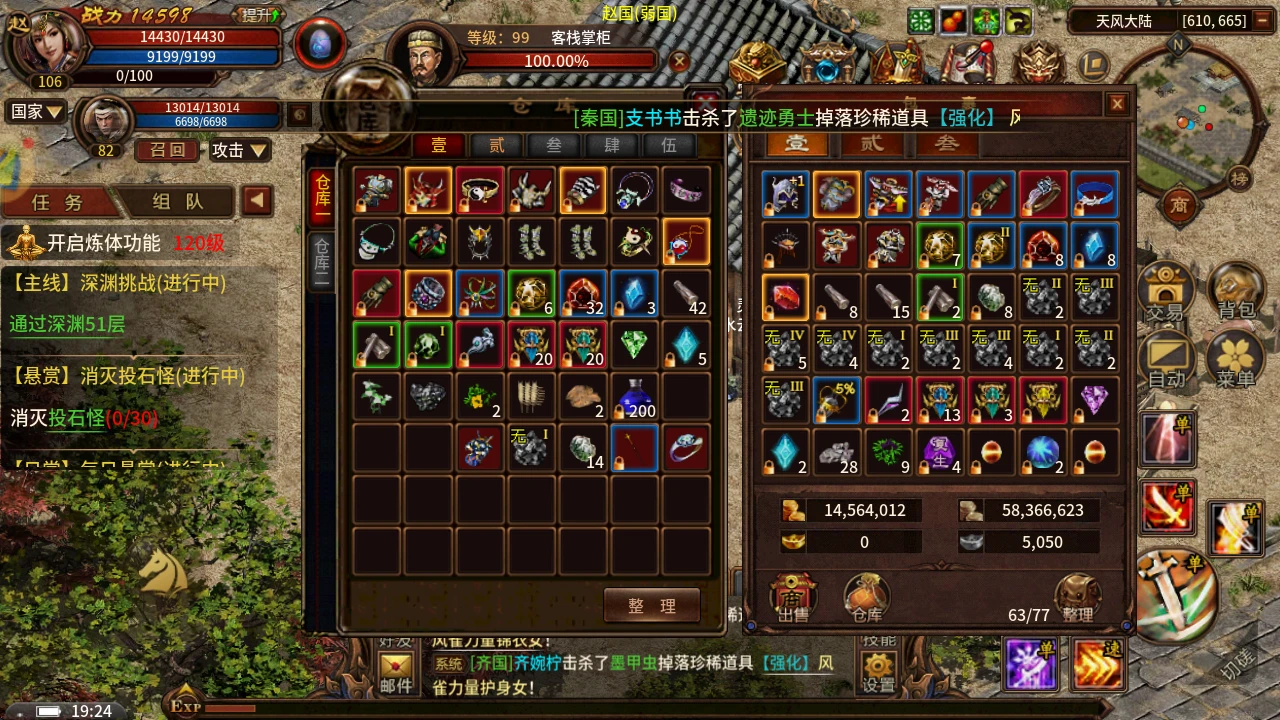1280x720 pixels.
Task: Open the 设置 settings gear
Action: coord(879,671)
